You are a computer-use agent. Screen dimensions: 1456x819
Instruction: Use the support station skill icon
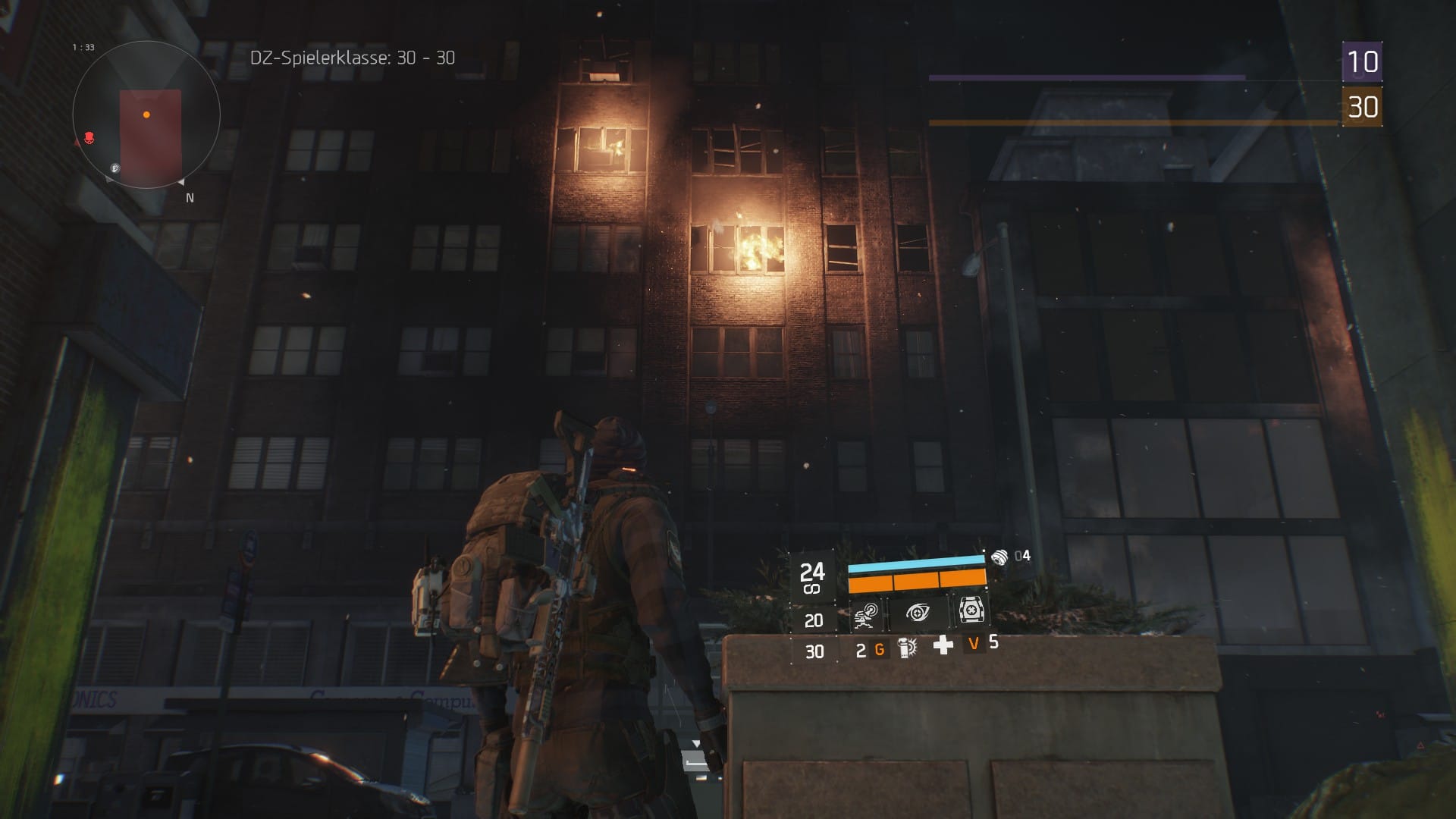[971, 609]
